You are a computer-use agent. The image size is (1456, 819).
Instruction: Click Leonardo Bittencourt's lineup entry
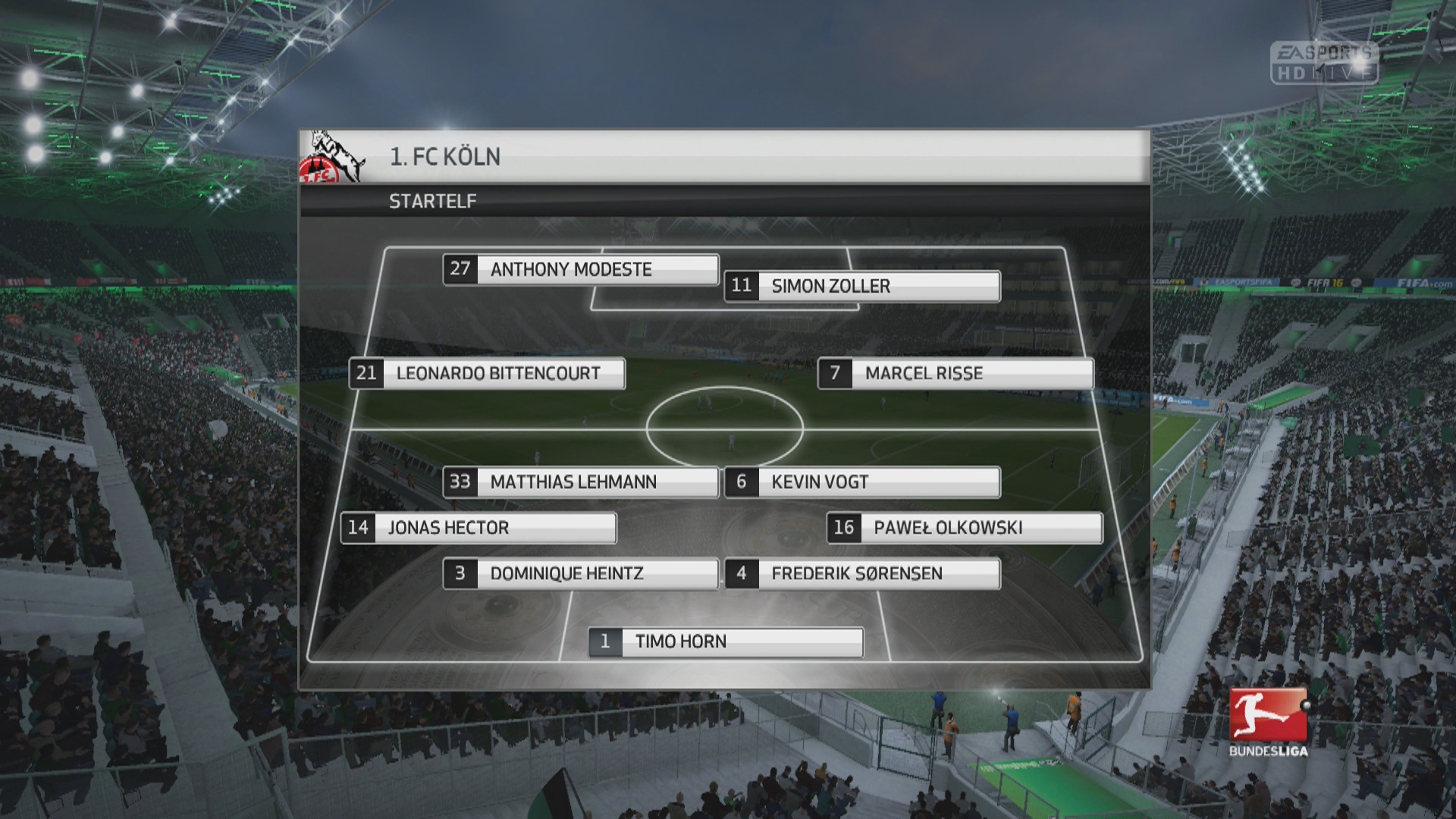(x=487, y=373)
